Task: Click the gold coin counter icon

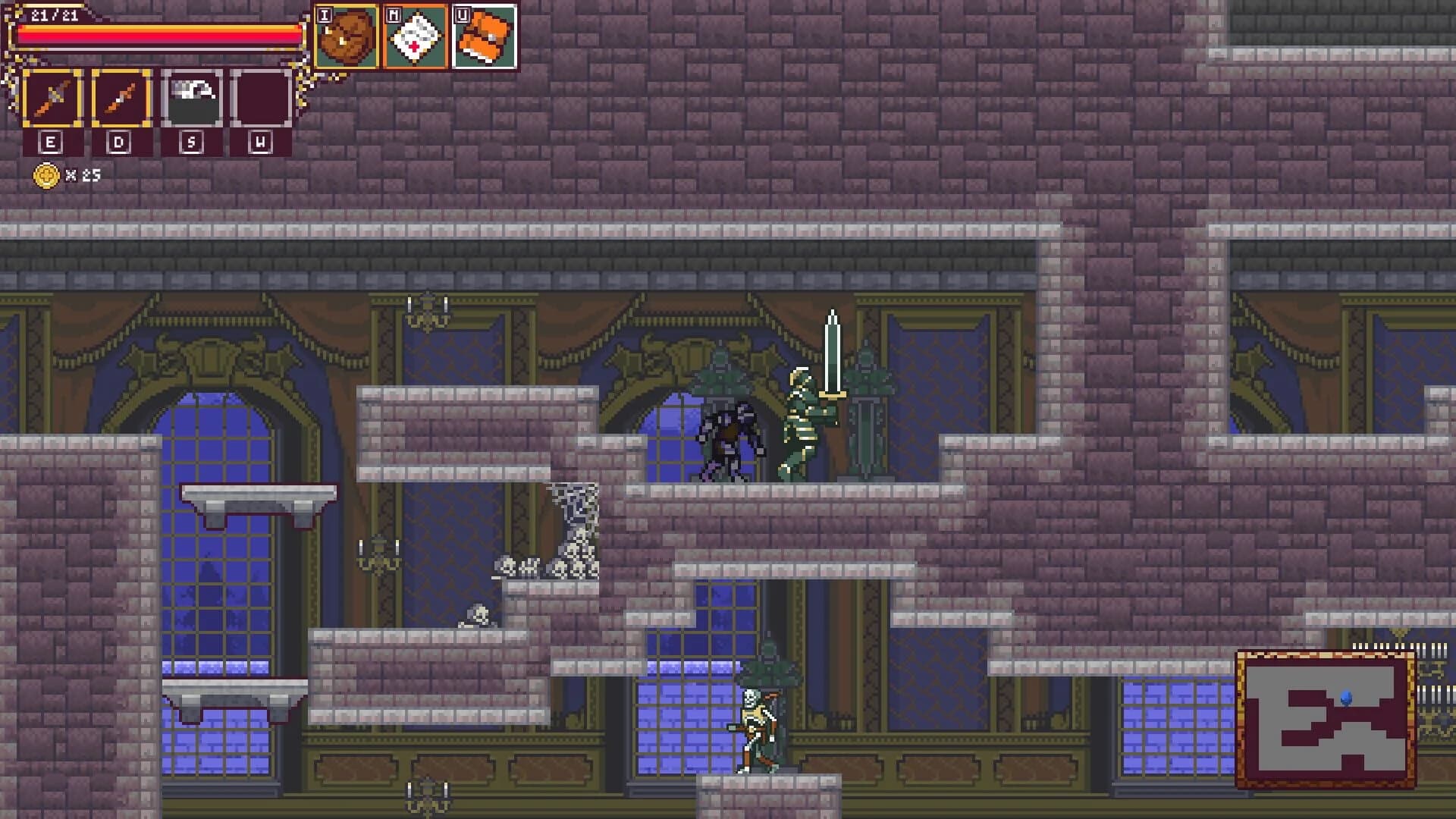Action: coord(47,174)
